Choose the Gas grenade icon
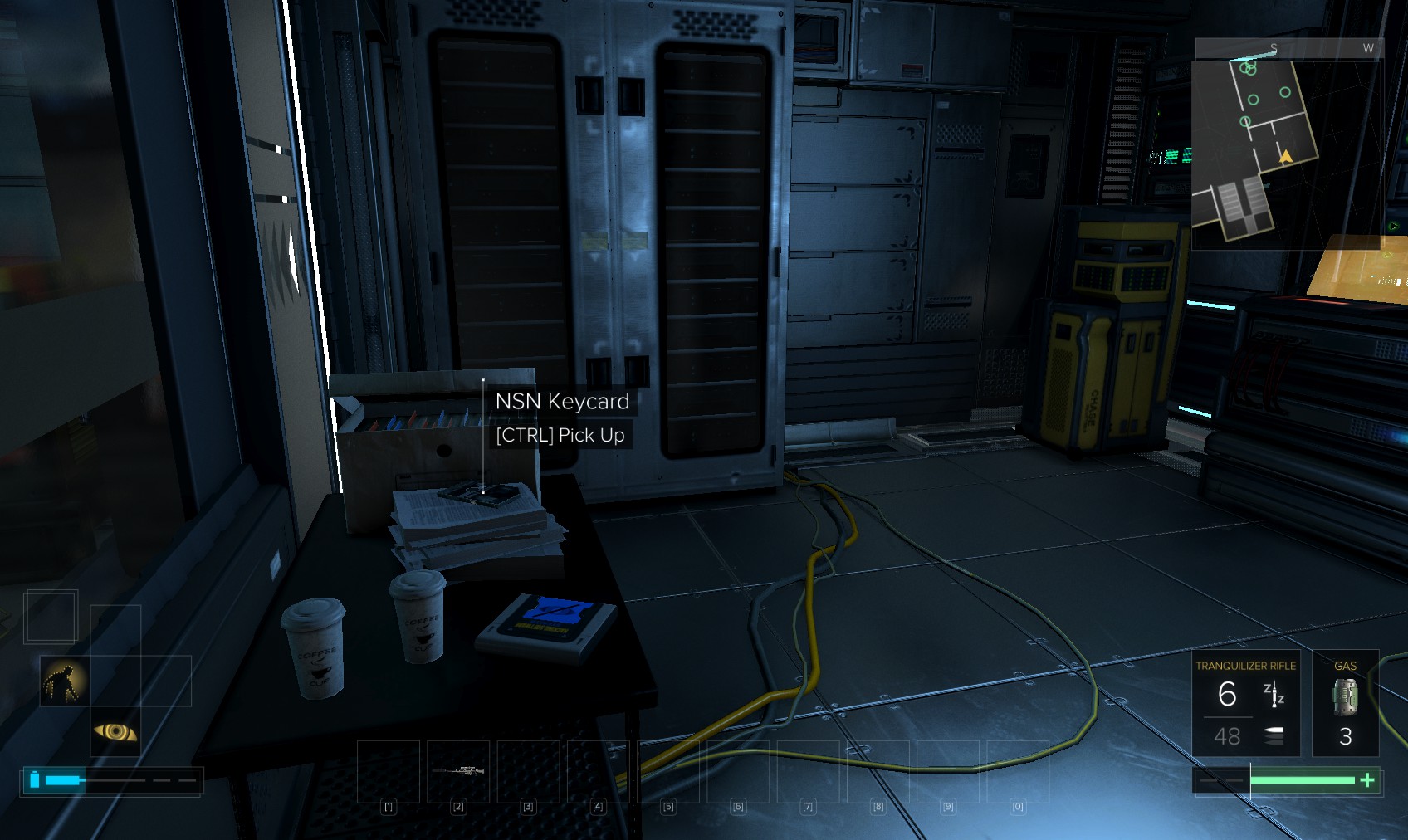 [x=1345, y=697]
